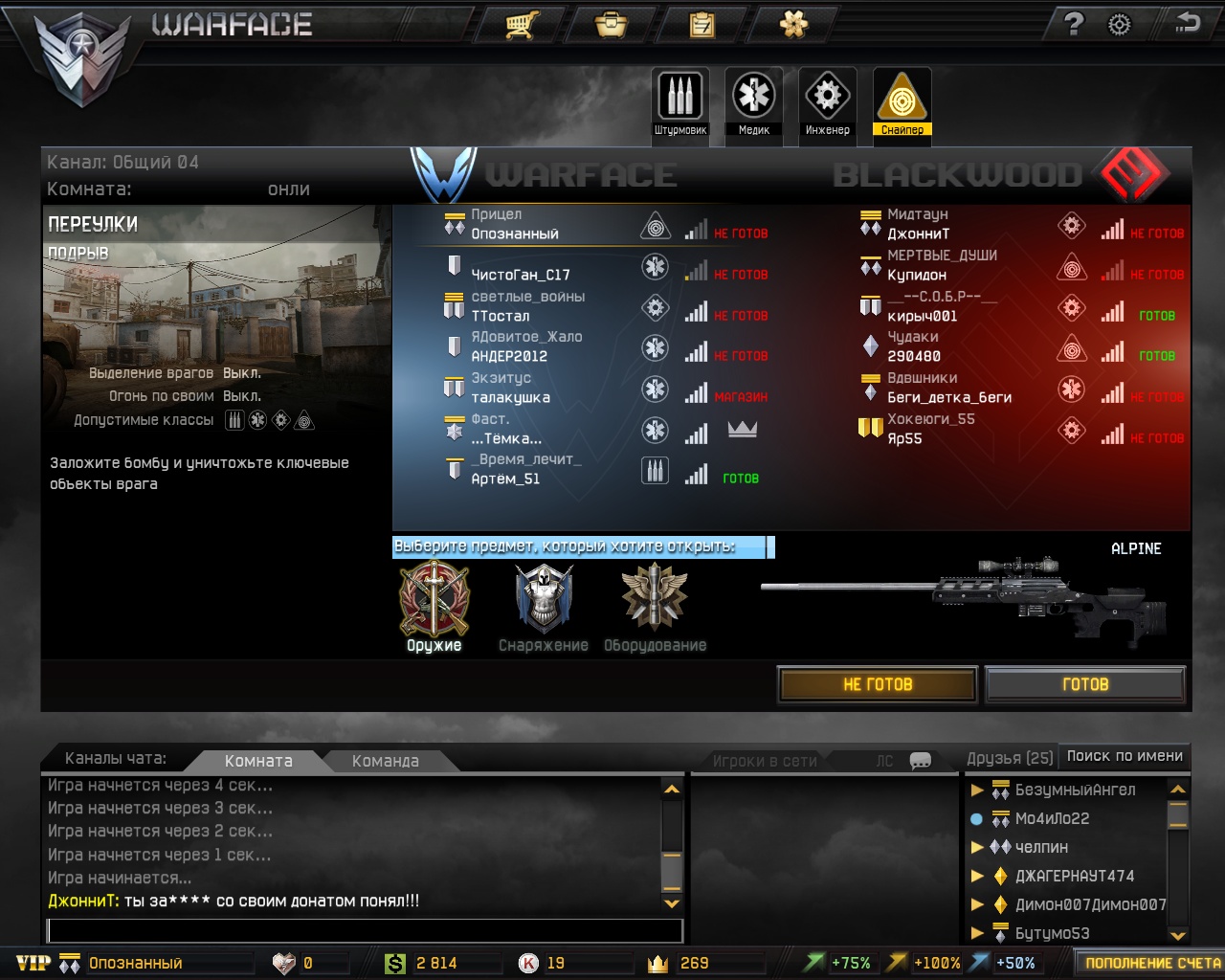Open the help question mark
Viewport: 1225px width, 980px height.
click(x=1074, y=24)
